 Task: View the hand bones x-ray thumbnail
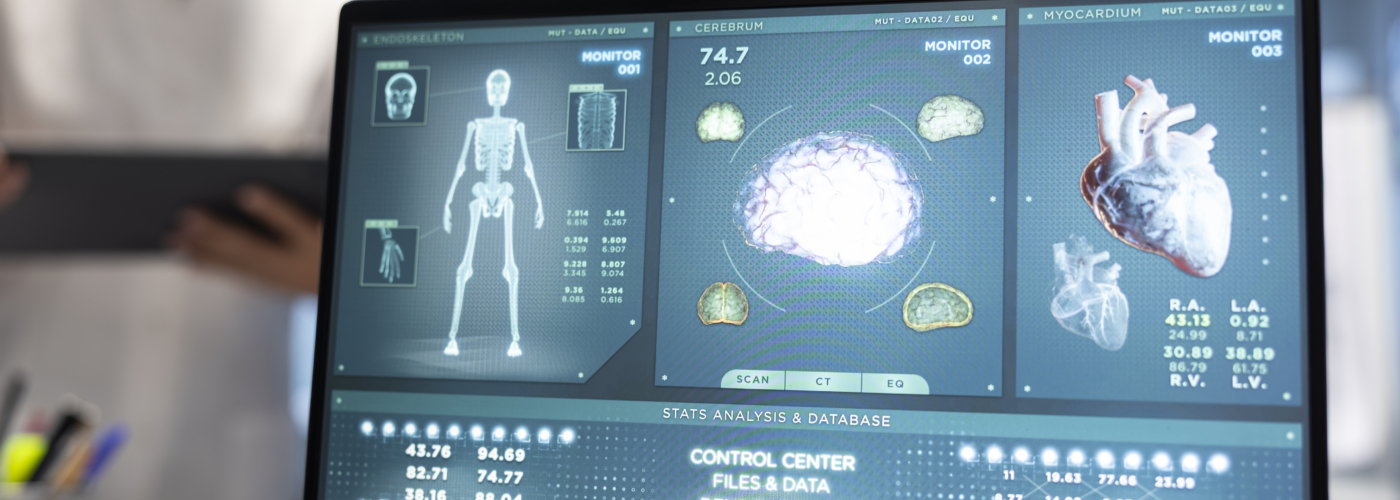389,256
